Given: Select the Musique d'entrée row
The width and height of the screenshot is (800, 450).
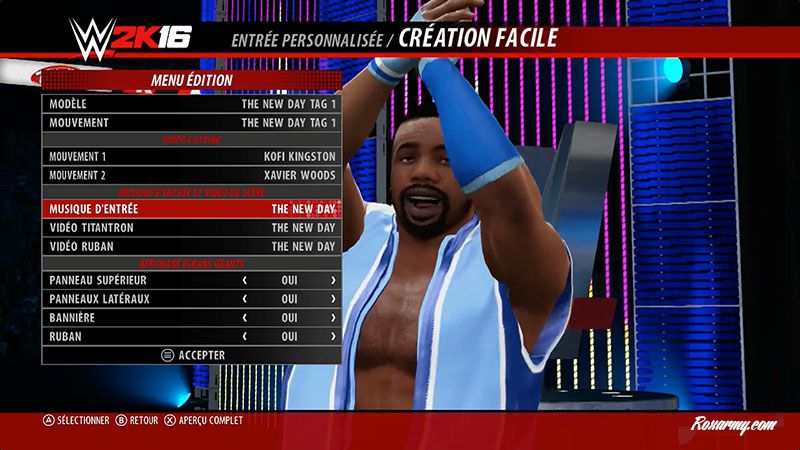Looking at the screenshot, I should 191,209.
